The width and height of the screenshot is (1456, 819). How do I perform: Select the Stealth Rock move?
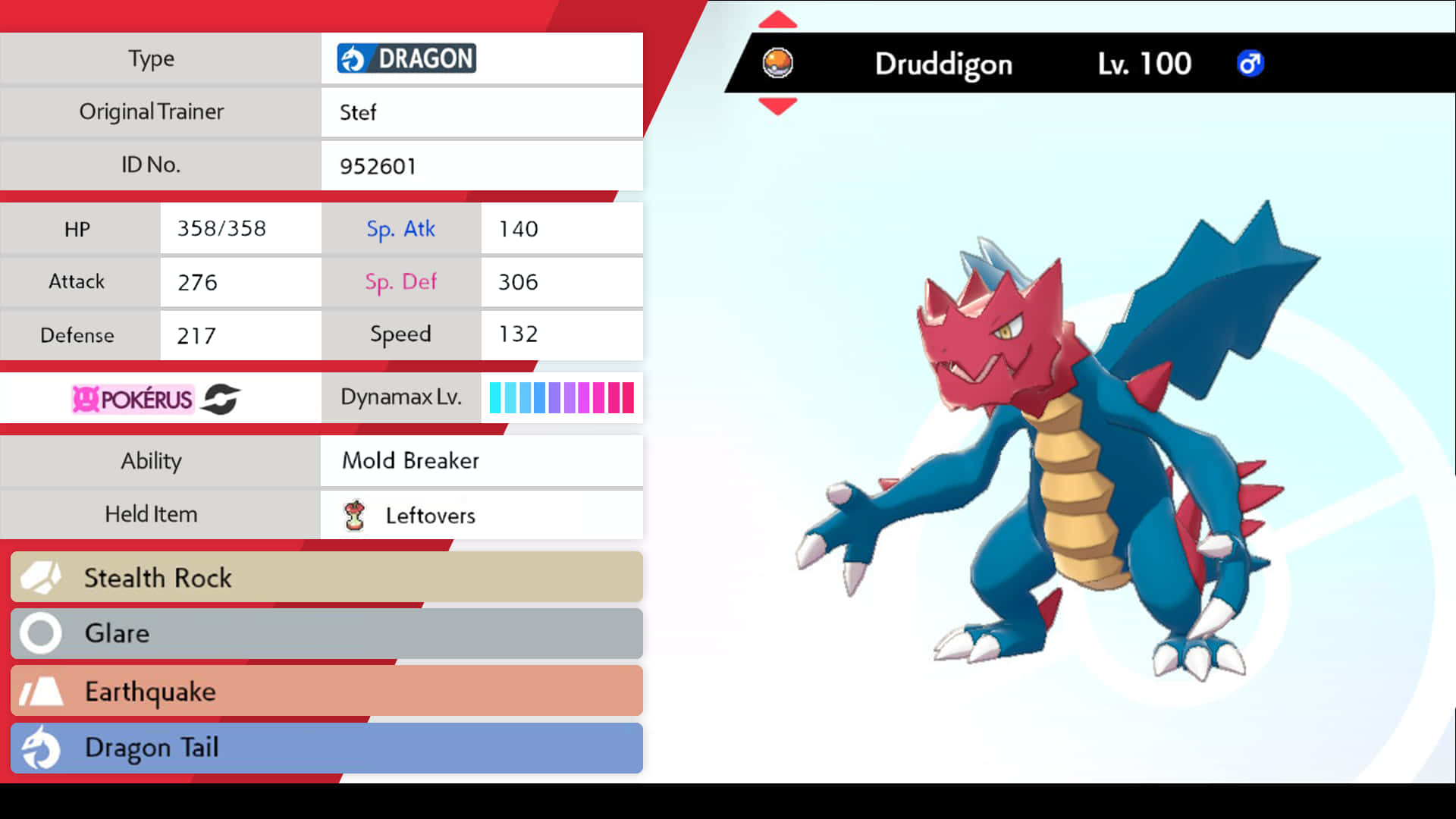tap(326, 577)
